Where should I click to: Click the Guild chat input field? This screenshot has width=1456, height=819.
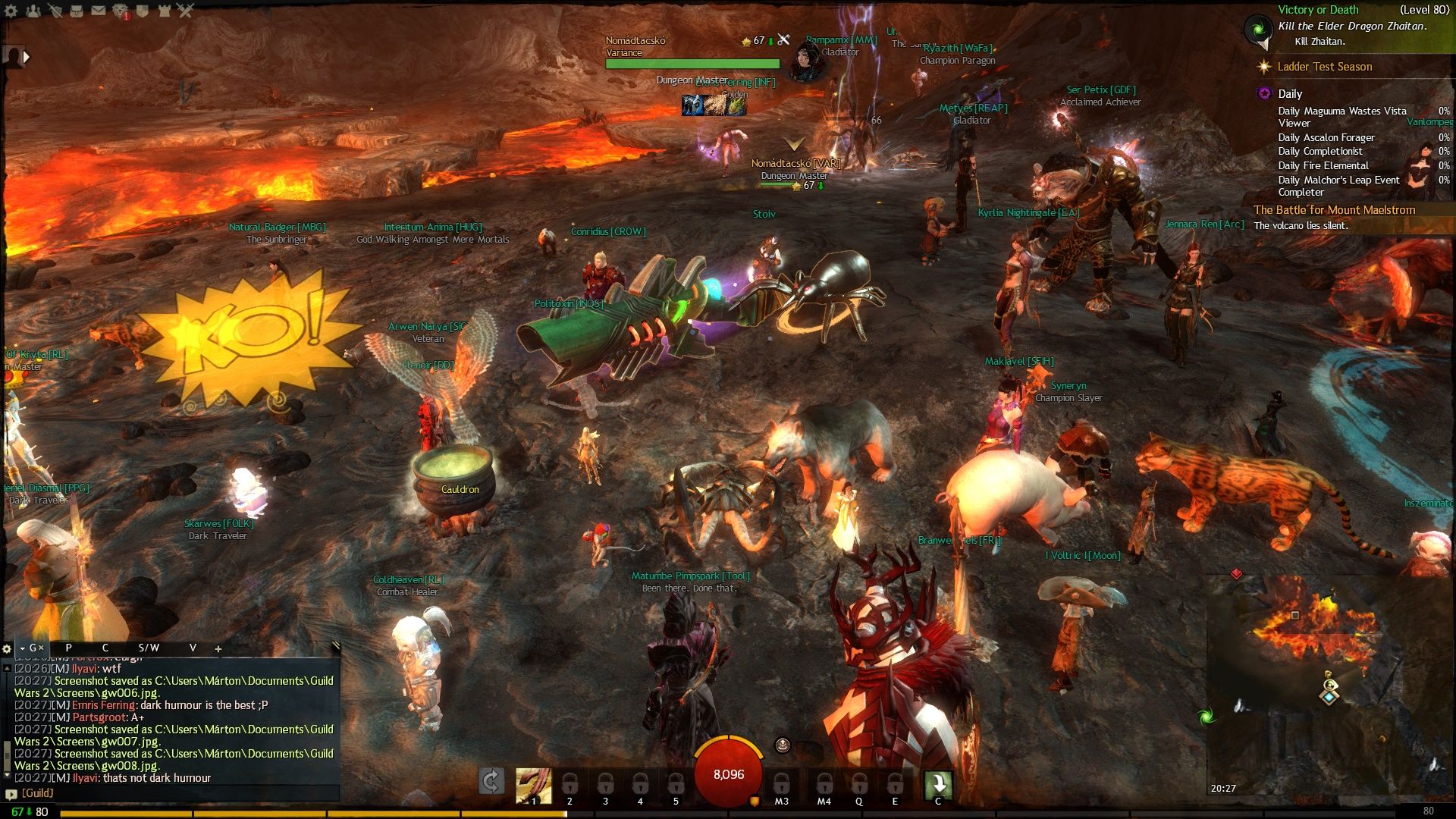pos(174,793)
